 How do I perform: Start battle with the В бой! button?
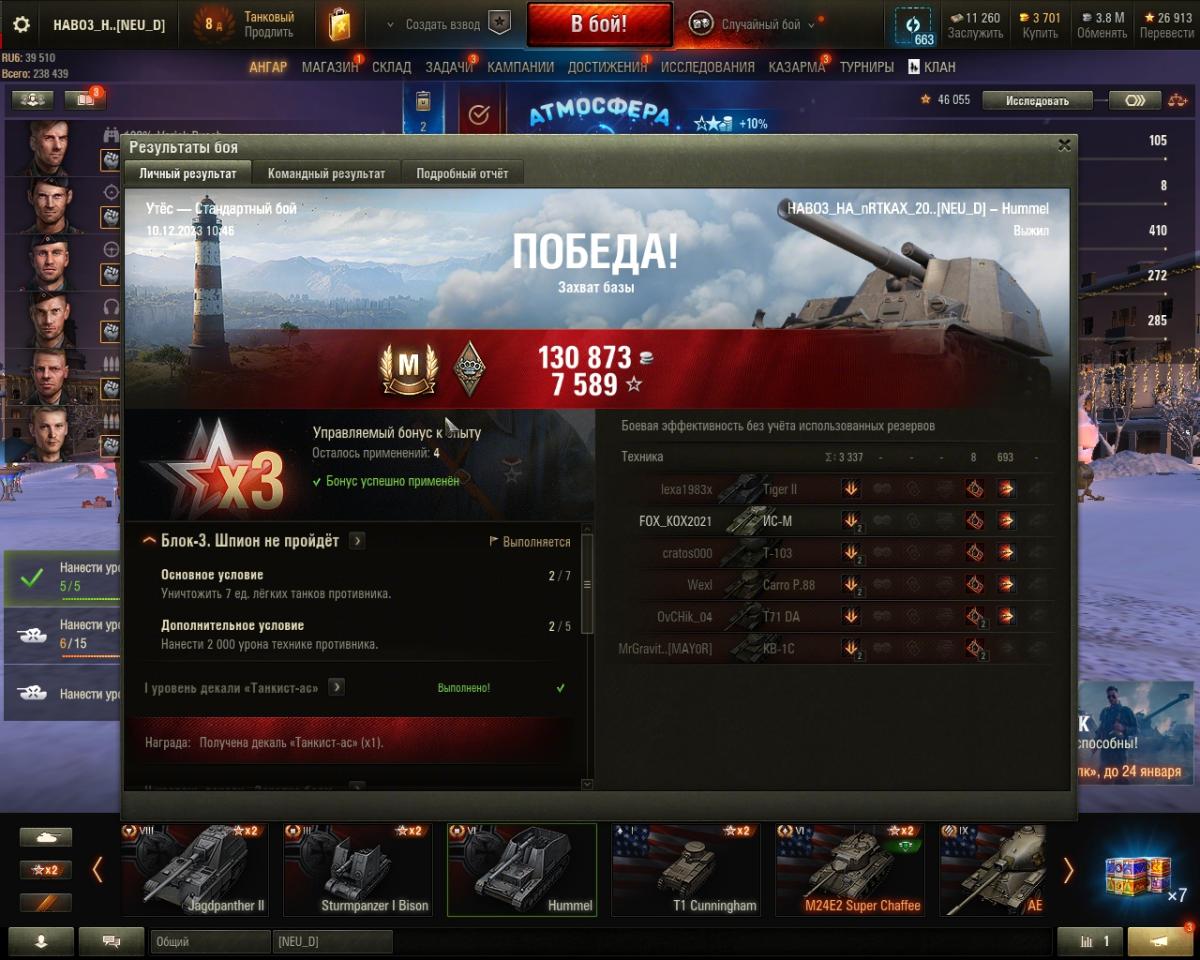tap(598, 24)
